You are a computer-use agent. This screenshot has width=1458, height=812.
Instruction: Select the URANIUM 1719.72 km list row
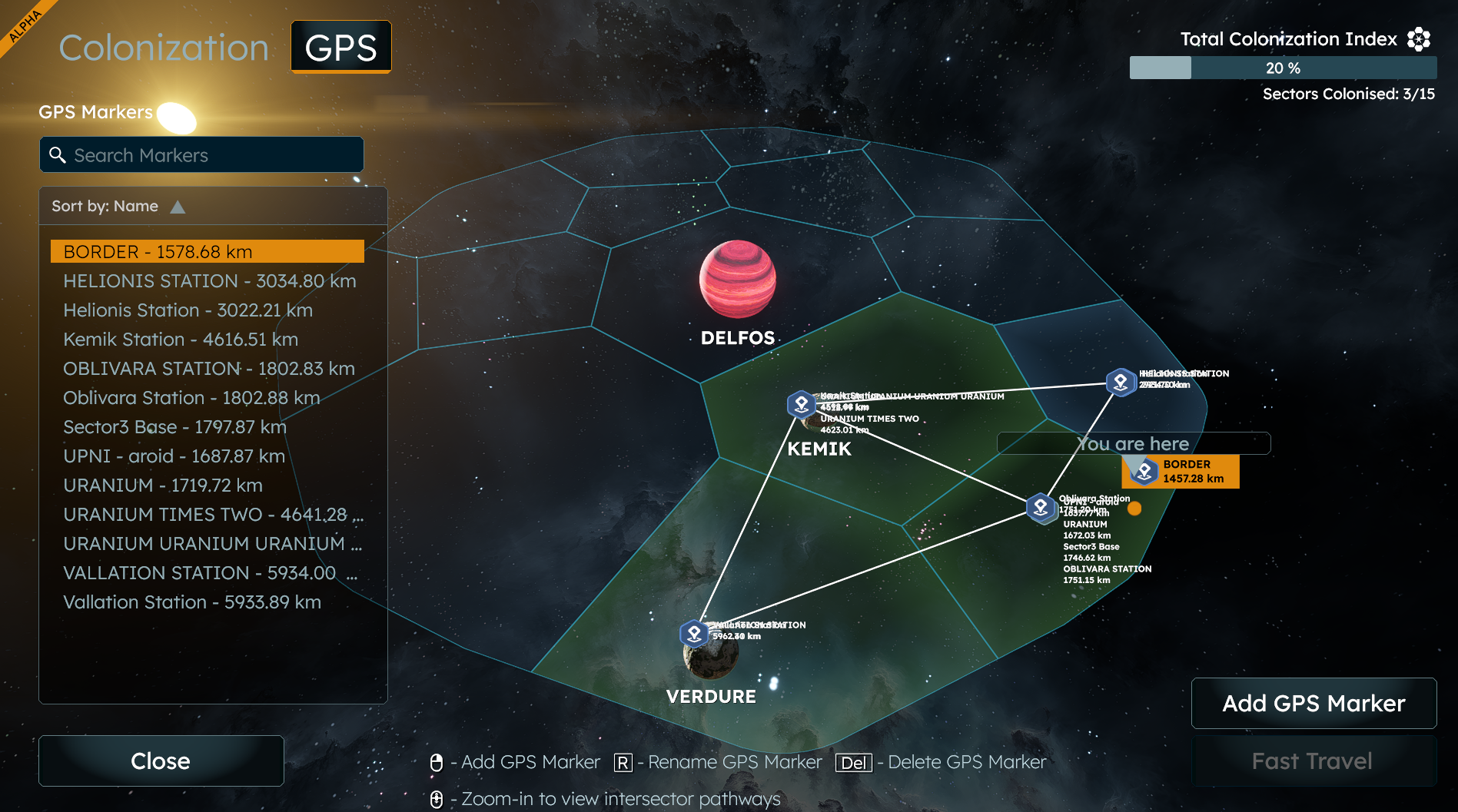point(163,486)
